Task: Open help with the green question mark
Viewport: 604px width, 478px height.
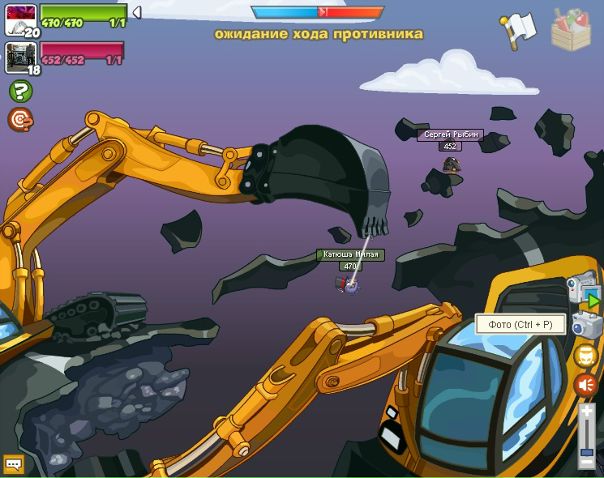Action: (x=20, y=91)
